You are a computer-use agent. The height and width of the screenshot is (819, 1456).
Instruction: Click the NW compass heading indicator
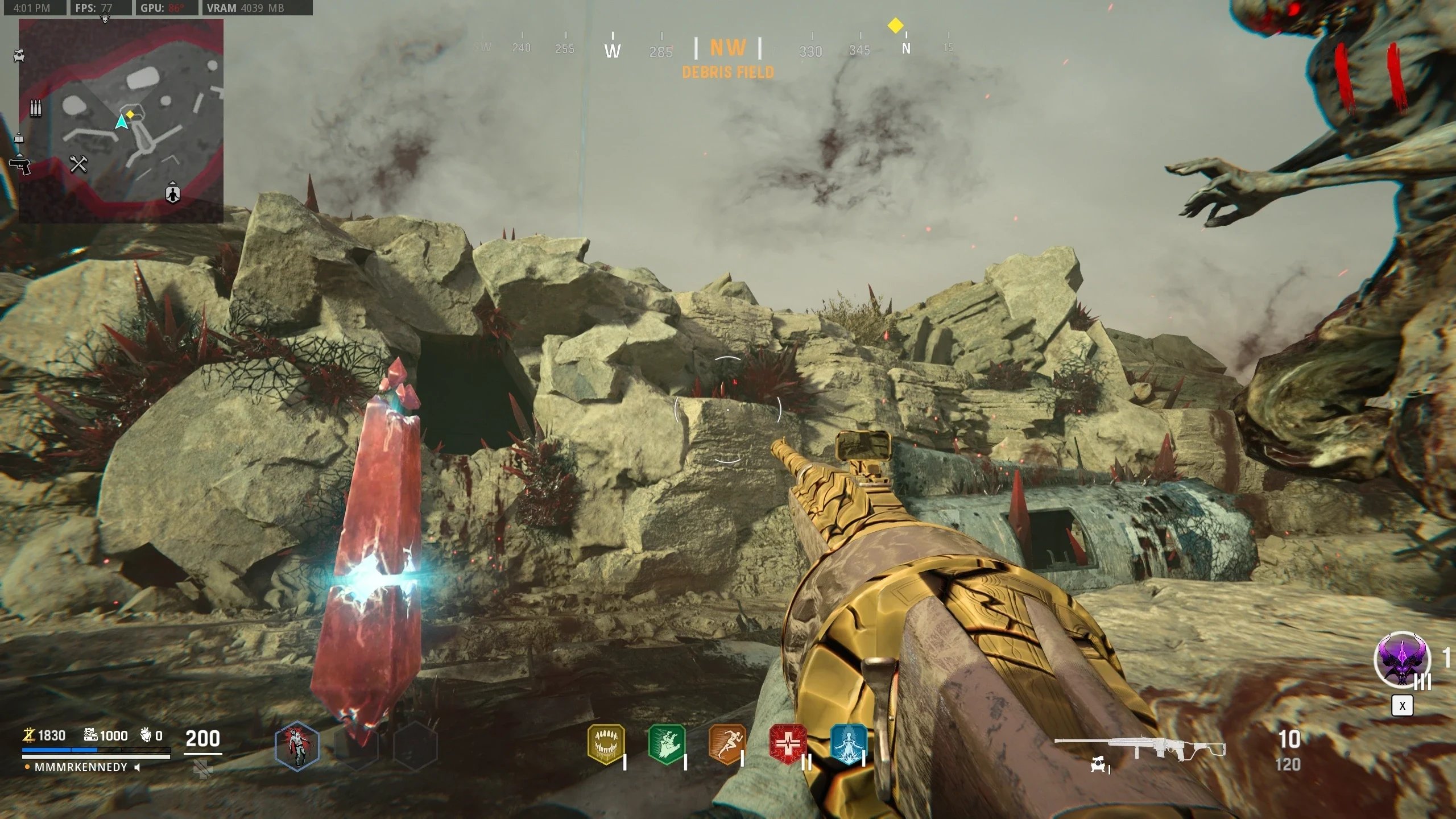[728, 48]
